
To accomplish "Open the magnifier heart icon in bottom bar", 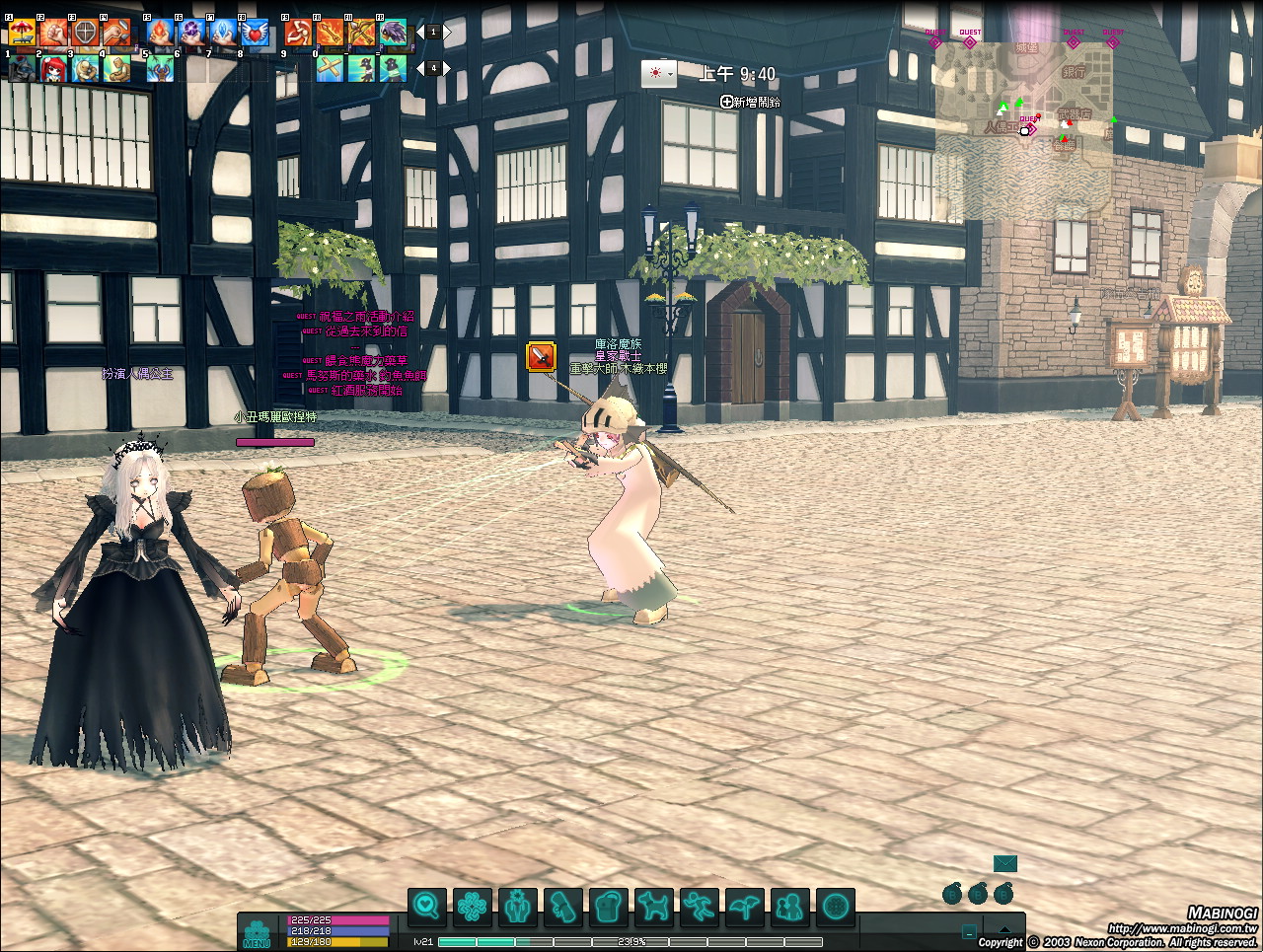I will click(x=427, y=905).
